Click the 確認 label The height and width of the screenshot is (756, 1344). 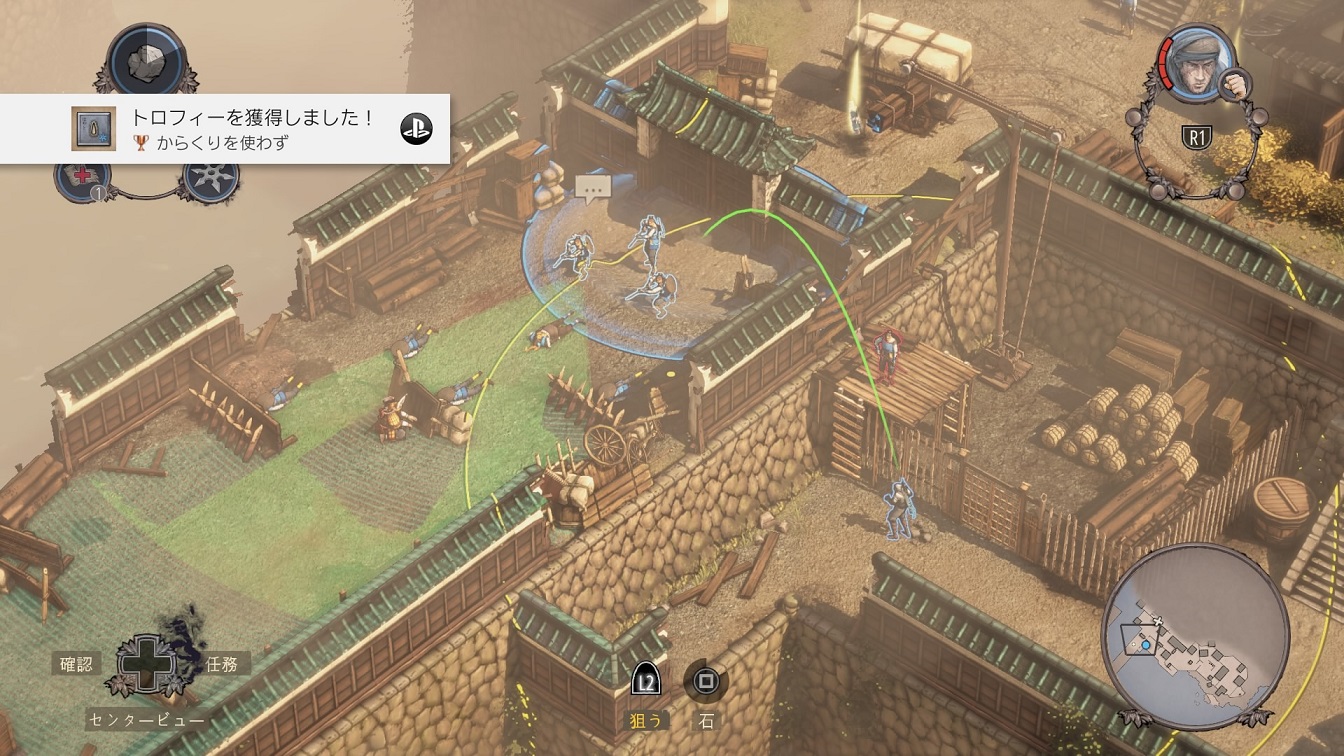[x=76, y=662]
